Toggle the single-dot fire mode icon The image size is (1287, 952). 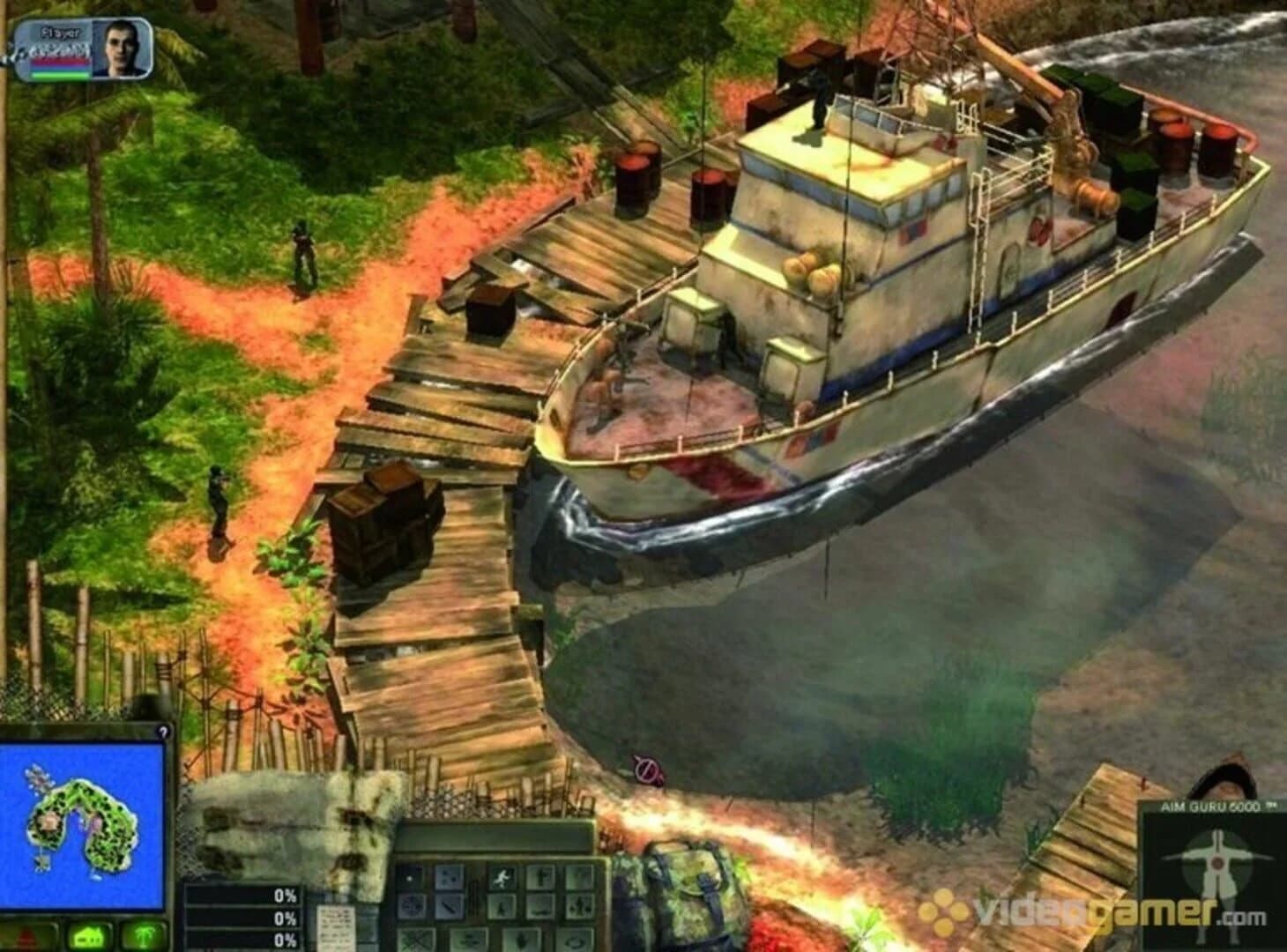click(410, 878)
